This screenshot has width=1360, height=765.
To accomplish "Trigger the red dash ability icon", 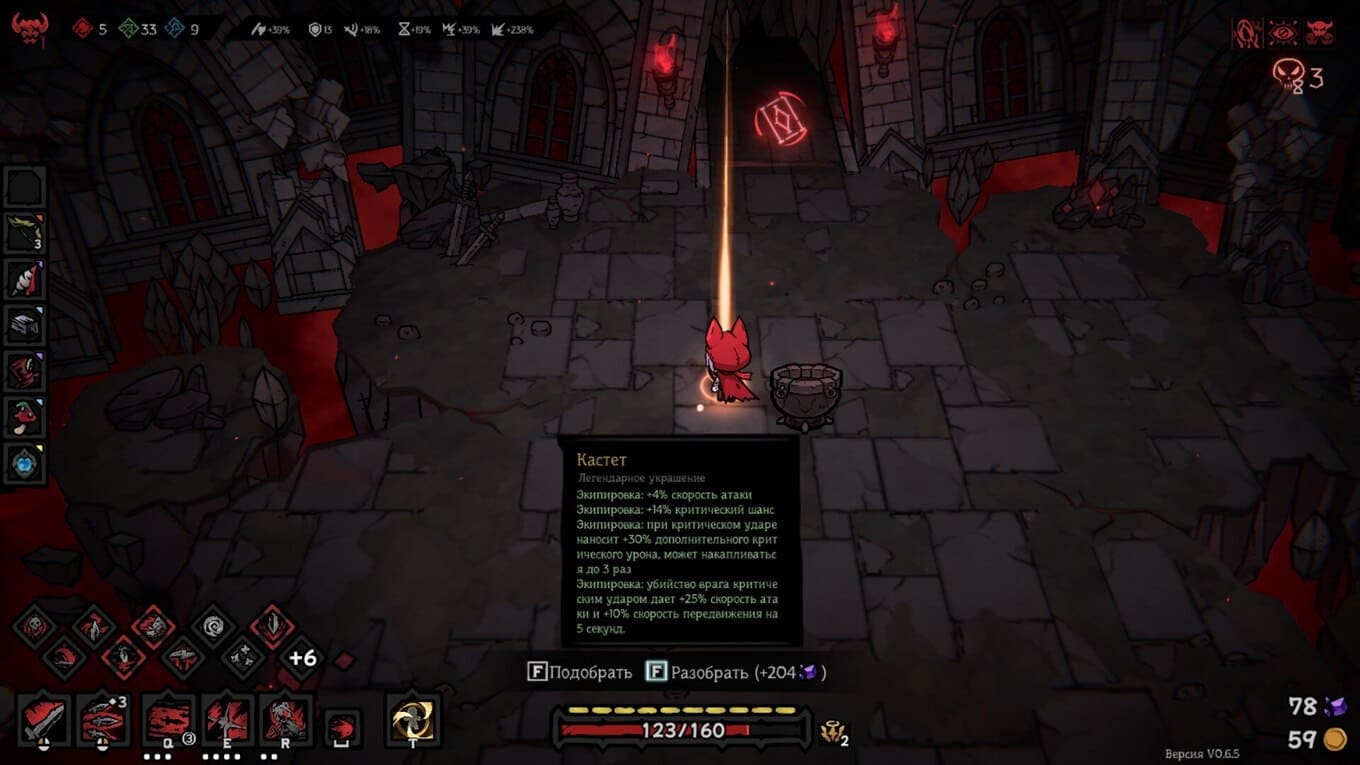I will pyautogui.click(x=344, y=727).
